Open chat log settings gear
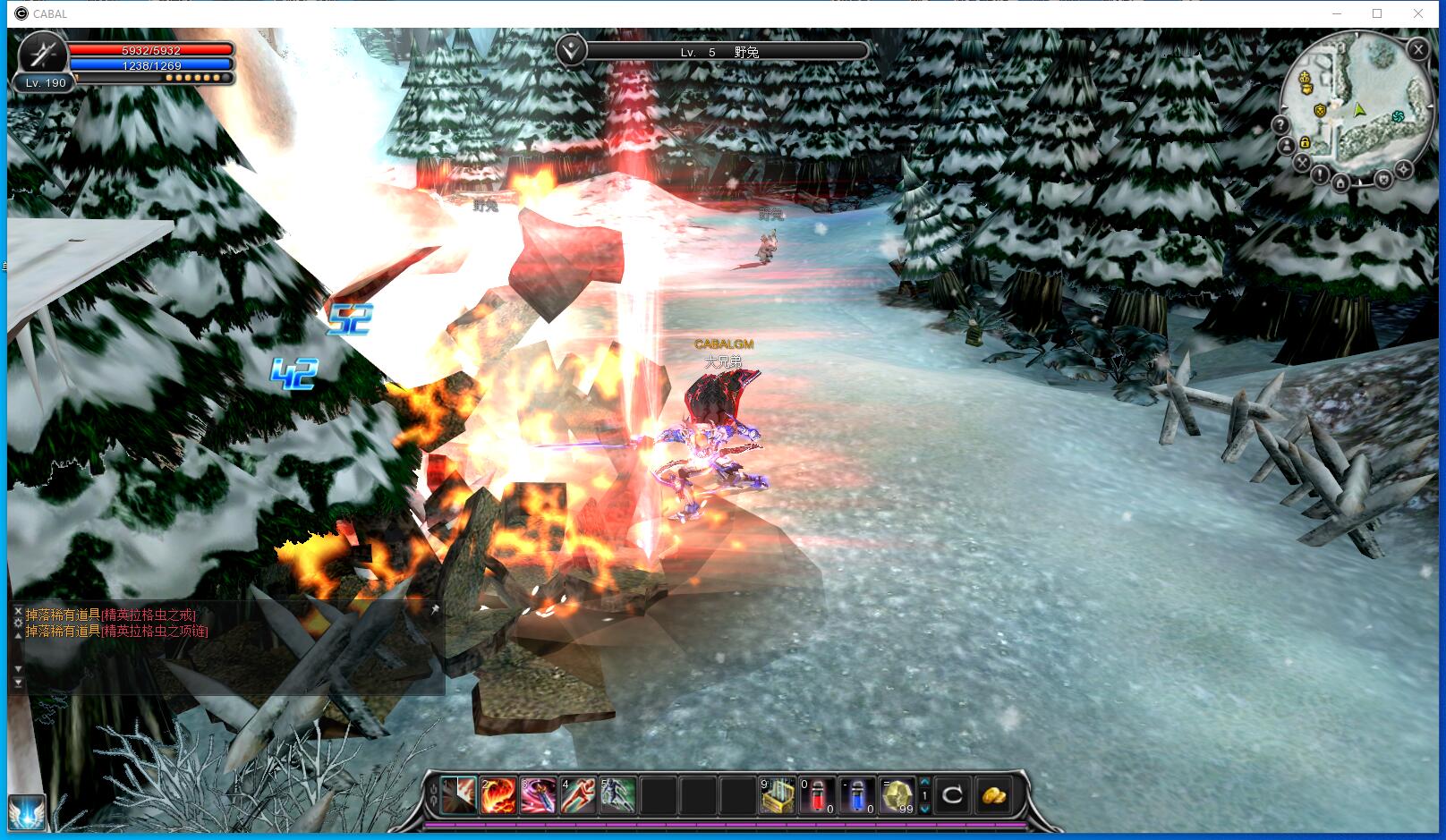Viewport: 1446px width, 840px height. (x=18, y=623)
